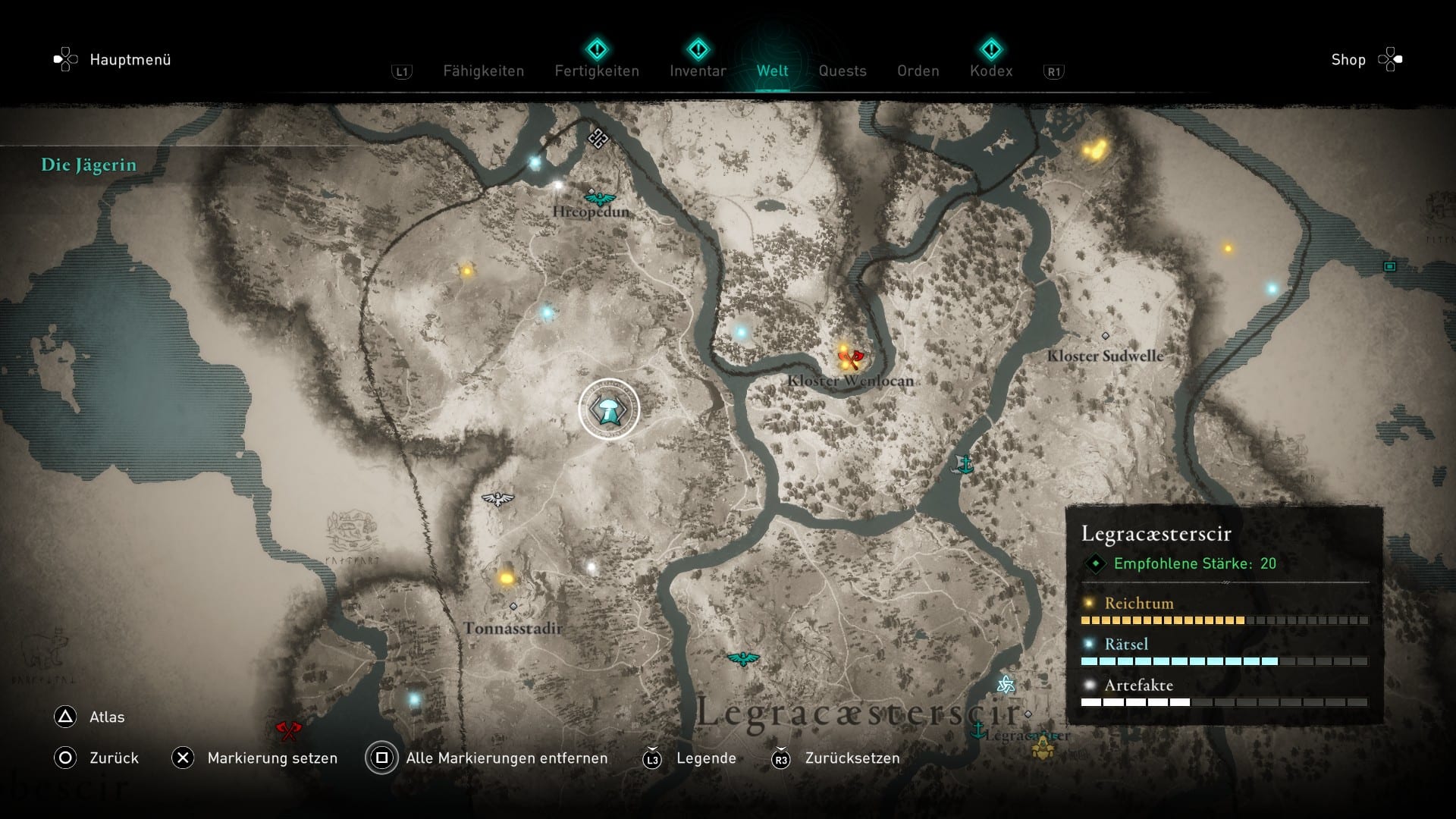1456x819 pixels.
Task: Click the Kloster Wenlocan raid axes marker
Action: [x=852, y=357]
